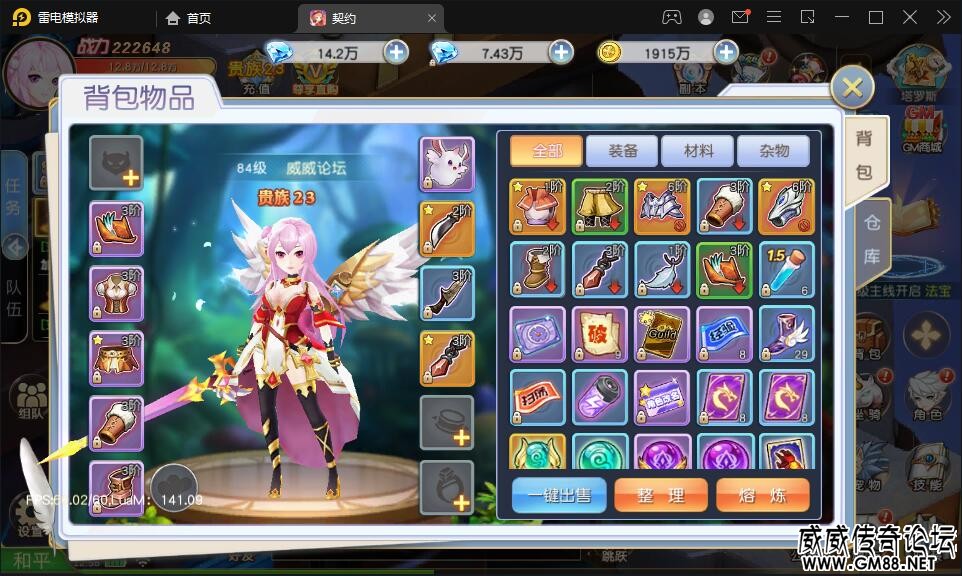This screenshot has width=962, height=576.
Task: Close the backpack items panel
Action: pyautogui.click(x=852, y=88)
